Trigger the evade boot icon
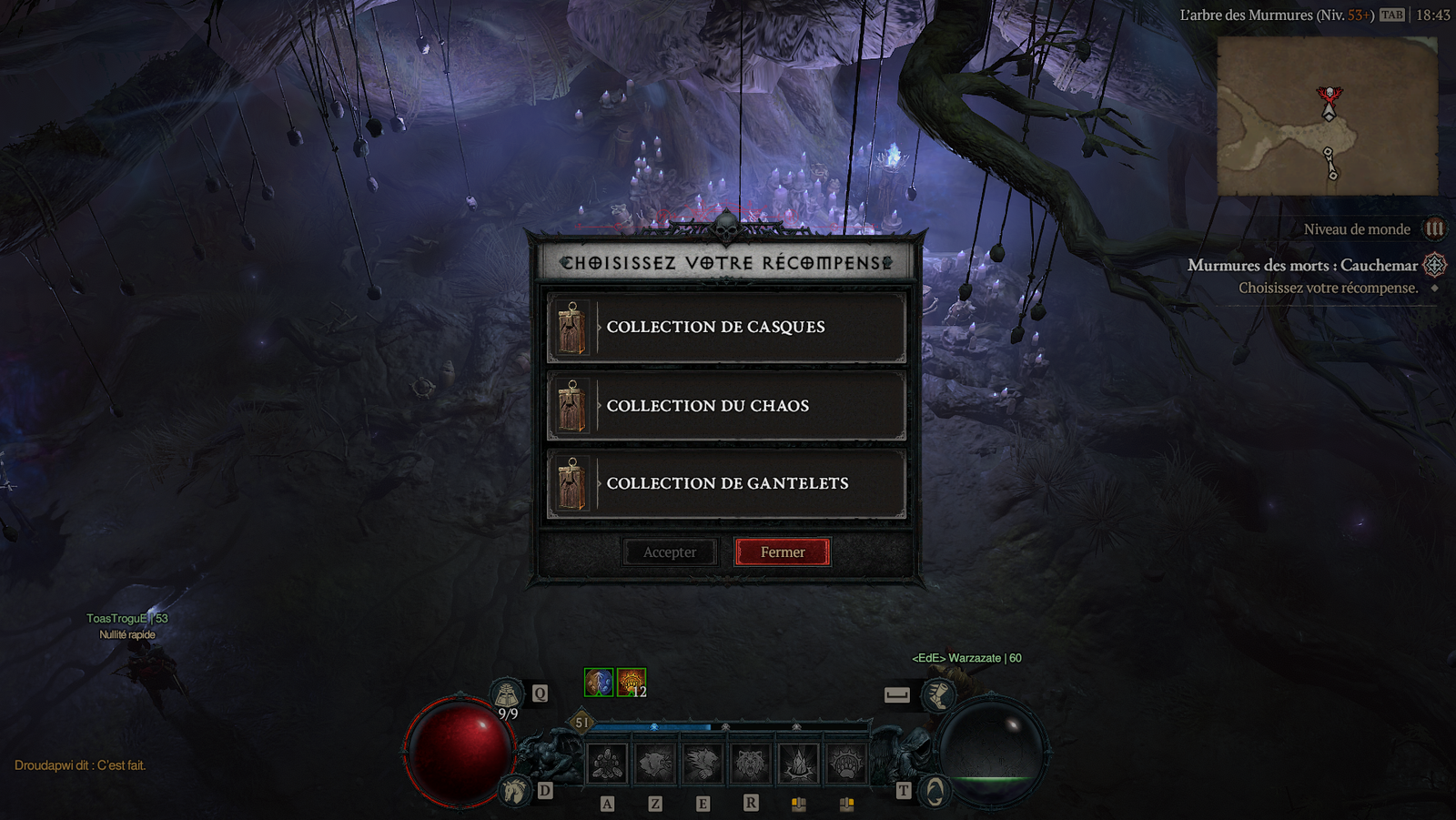Image resolution: width=1456 pixels, height=820 pixels. [937, 695]
